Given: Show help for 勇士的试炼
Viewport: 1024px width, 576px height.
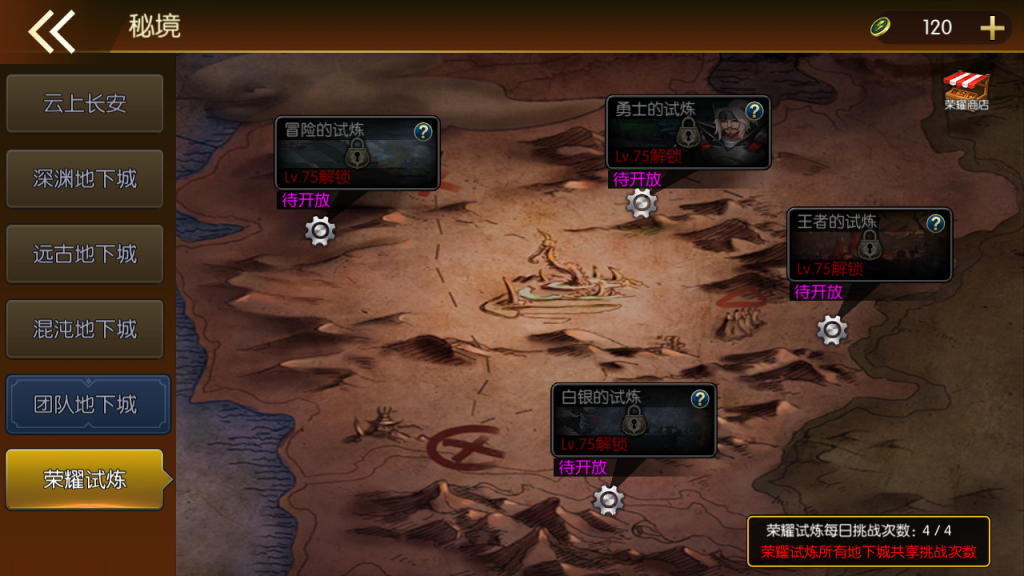Looking at the screenshot, I should click(x=754, y=110).
